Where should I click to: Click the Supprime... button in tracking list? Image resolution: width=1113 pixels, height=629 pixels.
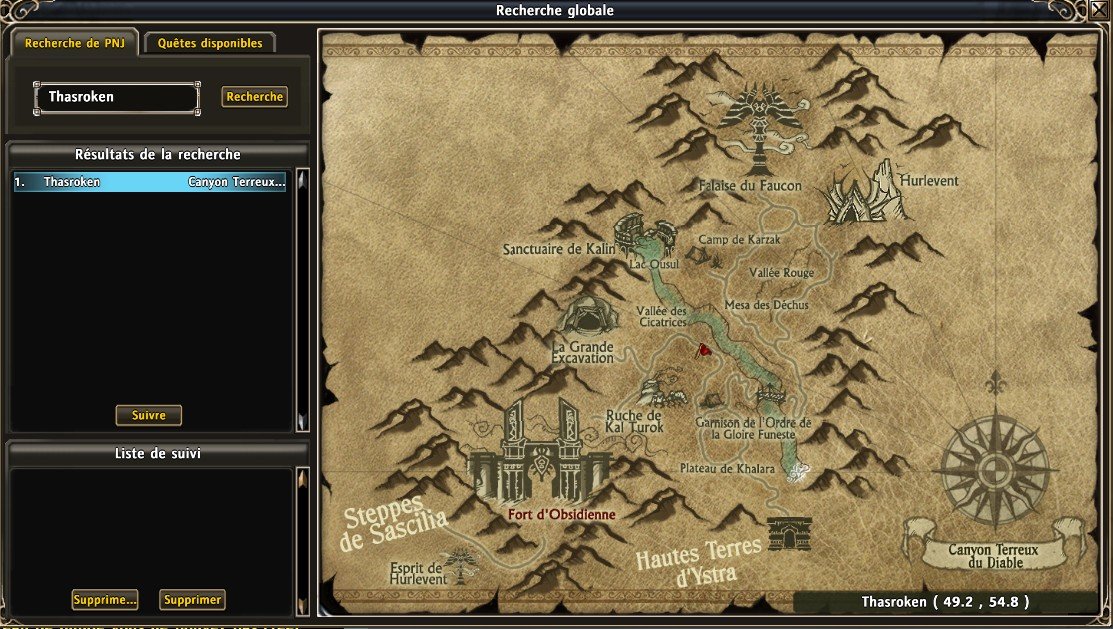[104, 600]
